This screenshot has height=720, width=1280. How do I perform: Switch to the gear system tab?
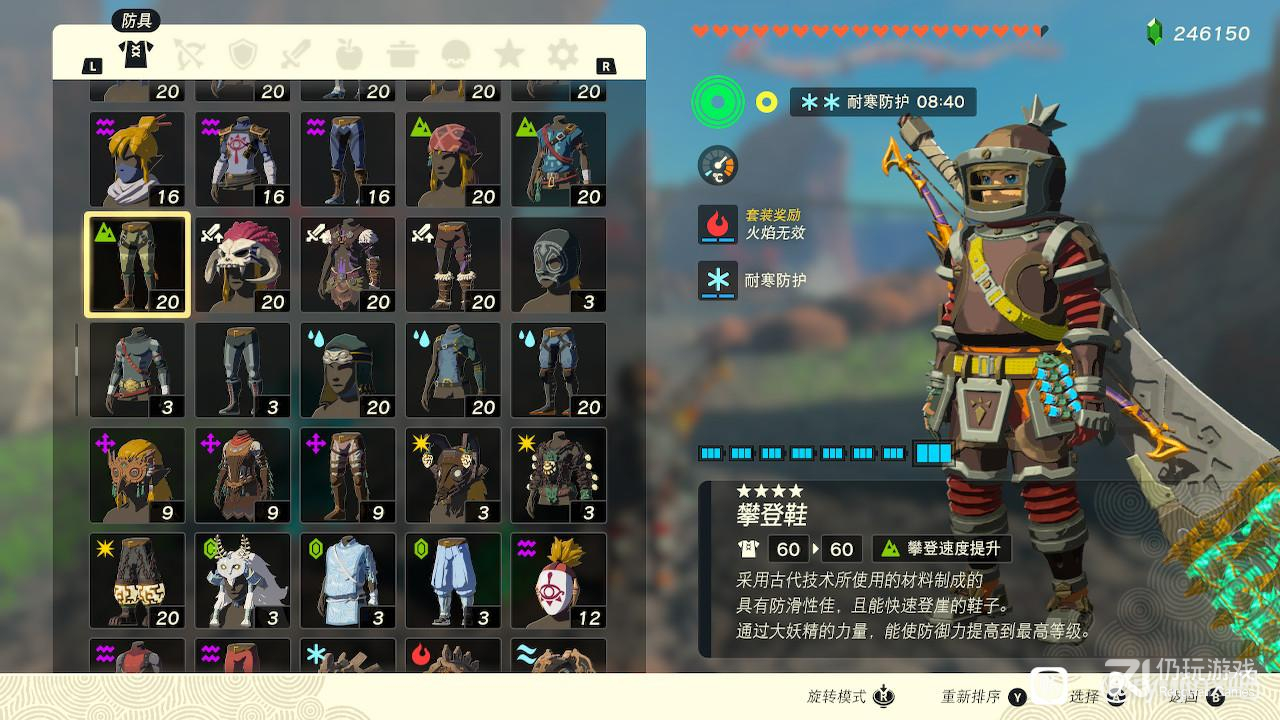tap(562, 54)
